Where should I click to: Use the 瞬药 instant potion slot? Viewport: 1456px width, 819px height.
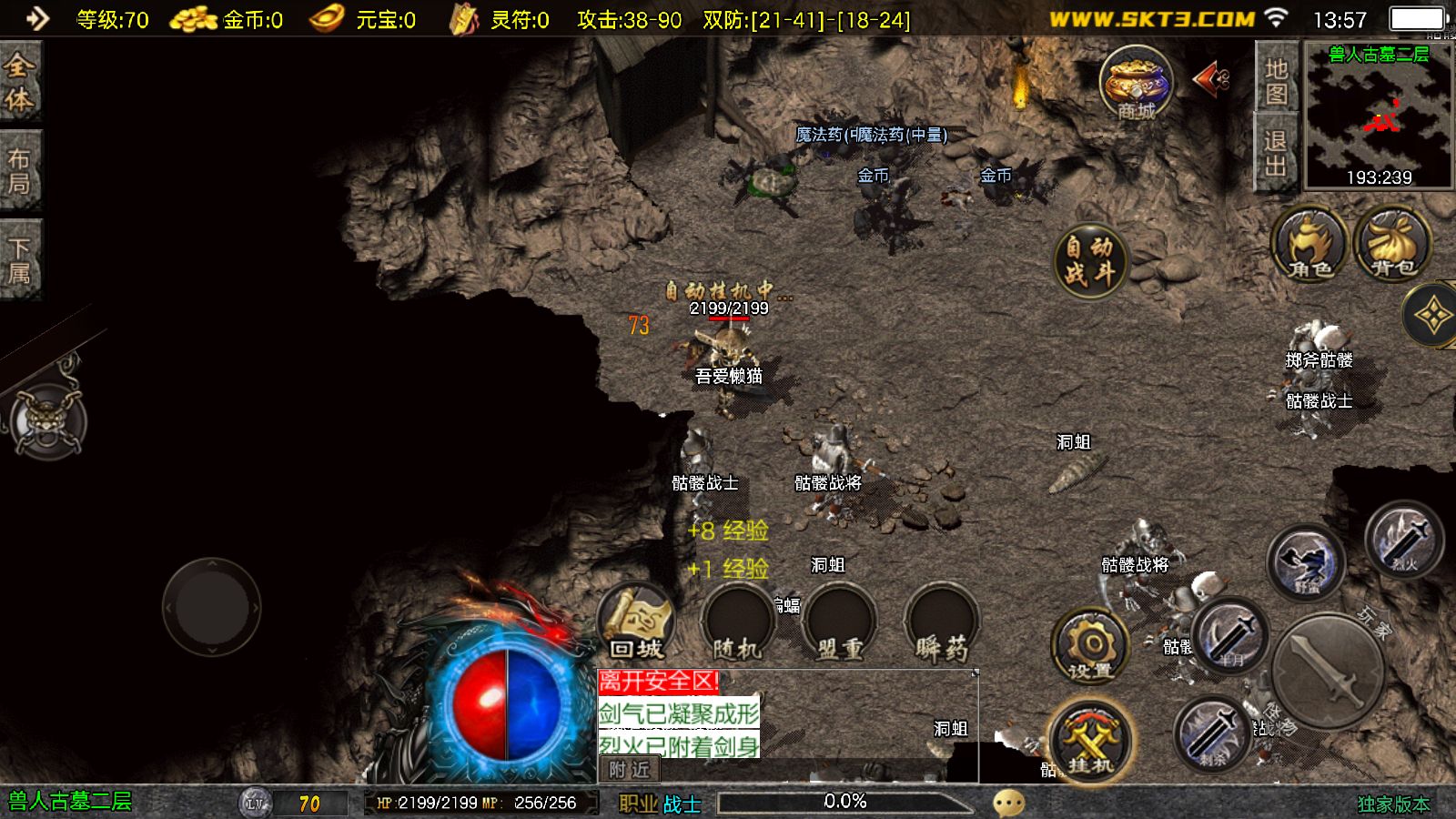click(941, 624)
